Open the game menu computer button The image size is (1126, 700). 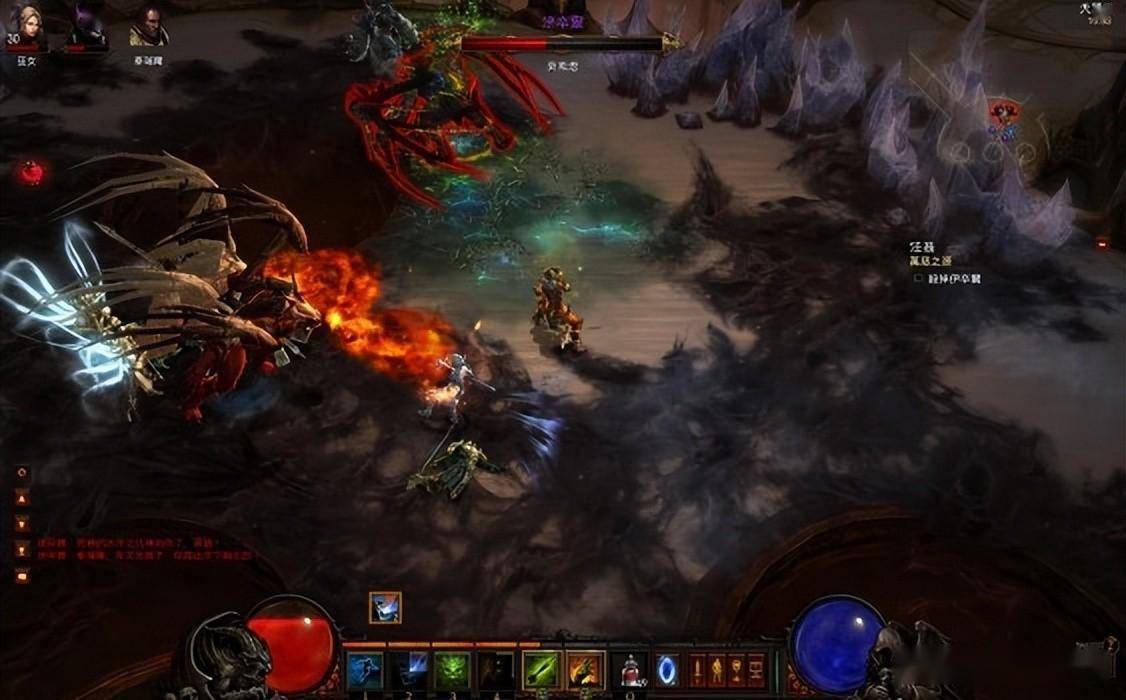coord(757,669)
